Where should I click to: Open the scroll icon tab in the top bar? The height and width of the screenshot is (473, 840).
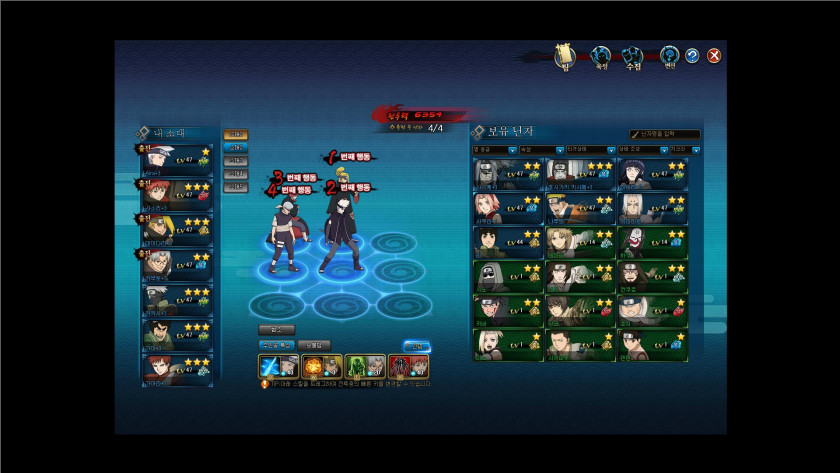pyautogui.click(x=566, y=56)
